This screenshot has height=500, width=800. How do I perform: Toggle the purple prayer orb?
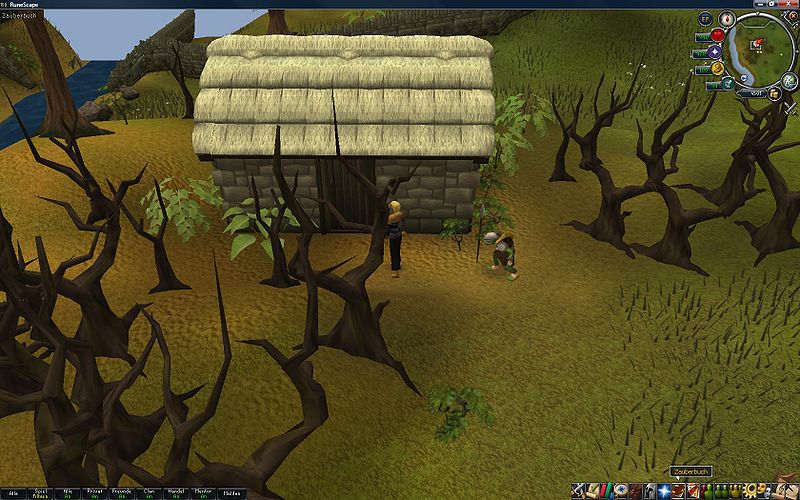pyautogui.click(x=716, y=52)
